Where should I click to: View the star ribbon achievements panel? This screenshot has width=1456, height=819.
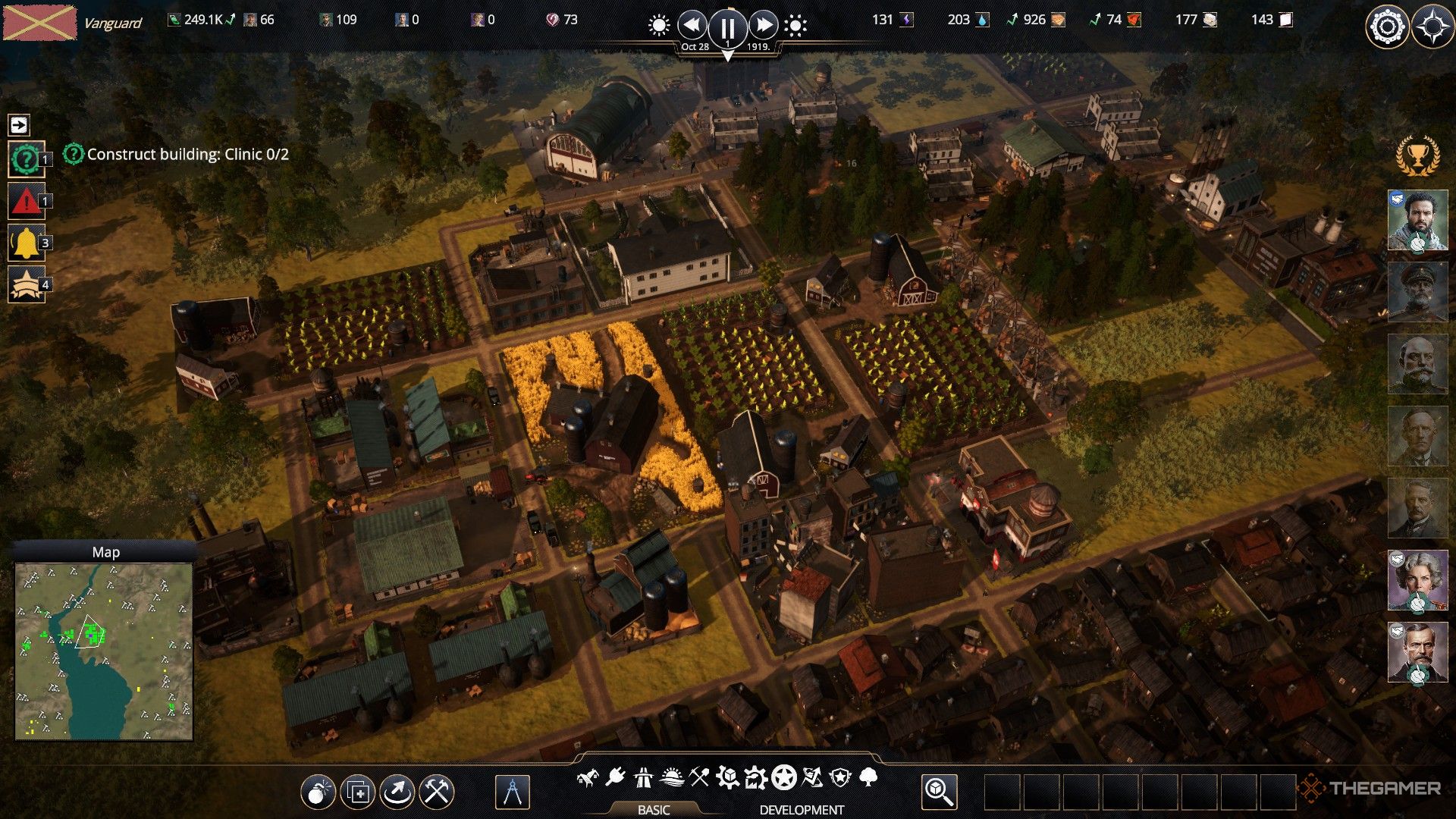26,285
